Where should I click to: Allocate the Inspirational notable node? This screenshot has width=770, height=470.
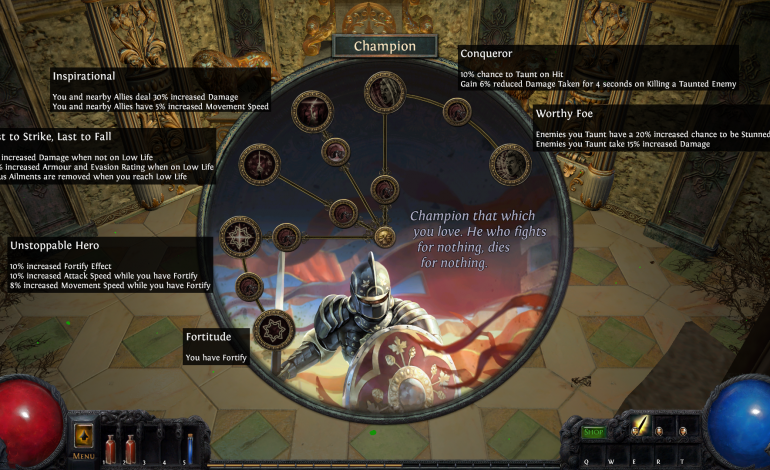311,111
